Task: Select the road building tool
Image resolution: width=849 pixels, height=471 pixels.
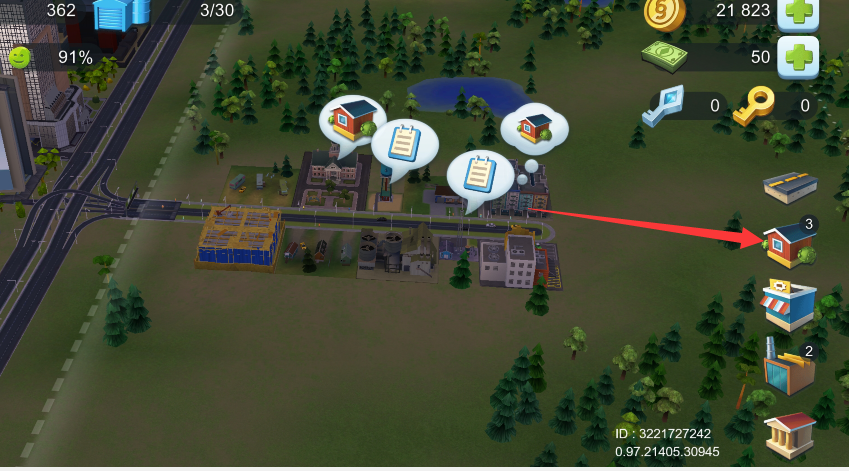Action: pyautogui.click(x=789, y=185)
